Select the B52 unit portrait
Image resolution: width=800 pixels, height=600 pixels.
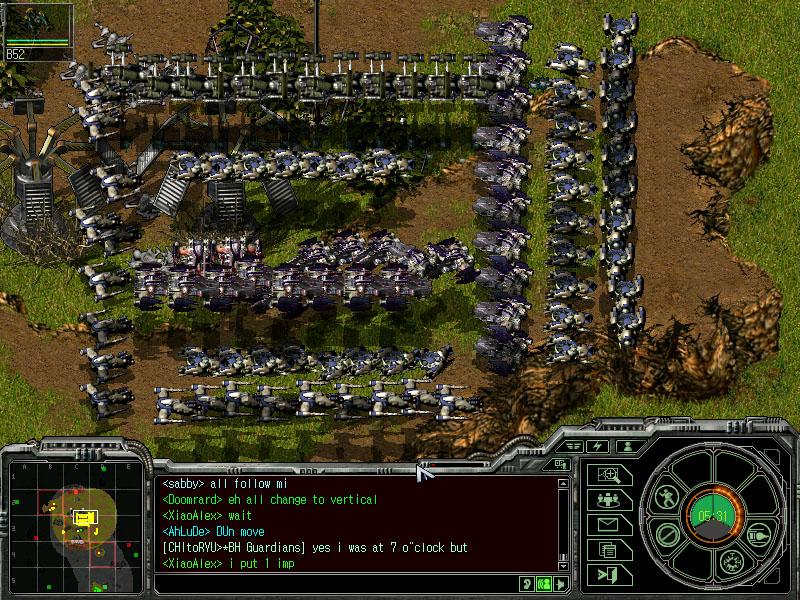[38, 32]
